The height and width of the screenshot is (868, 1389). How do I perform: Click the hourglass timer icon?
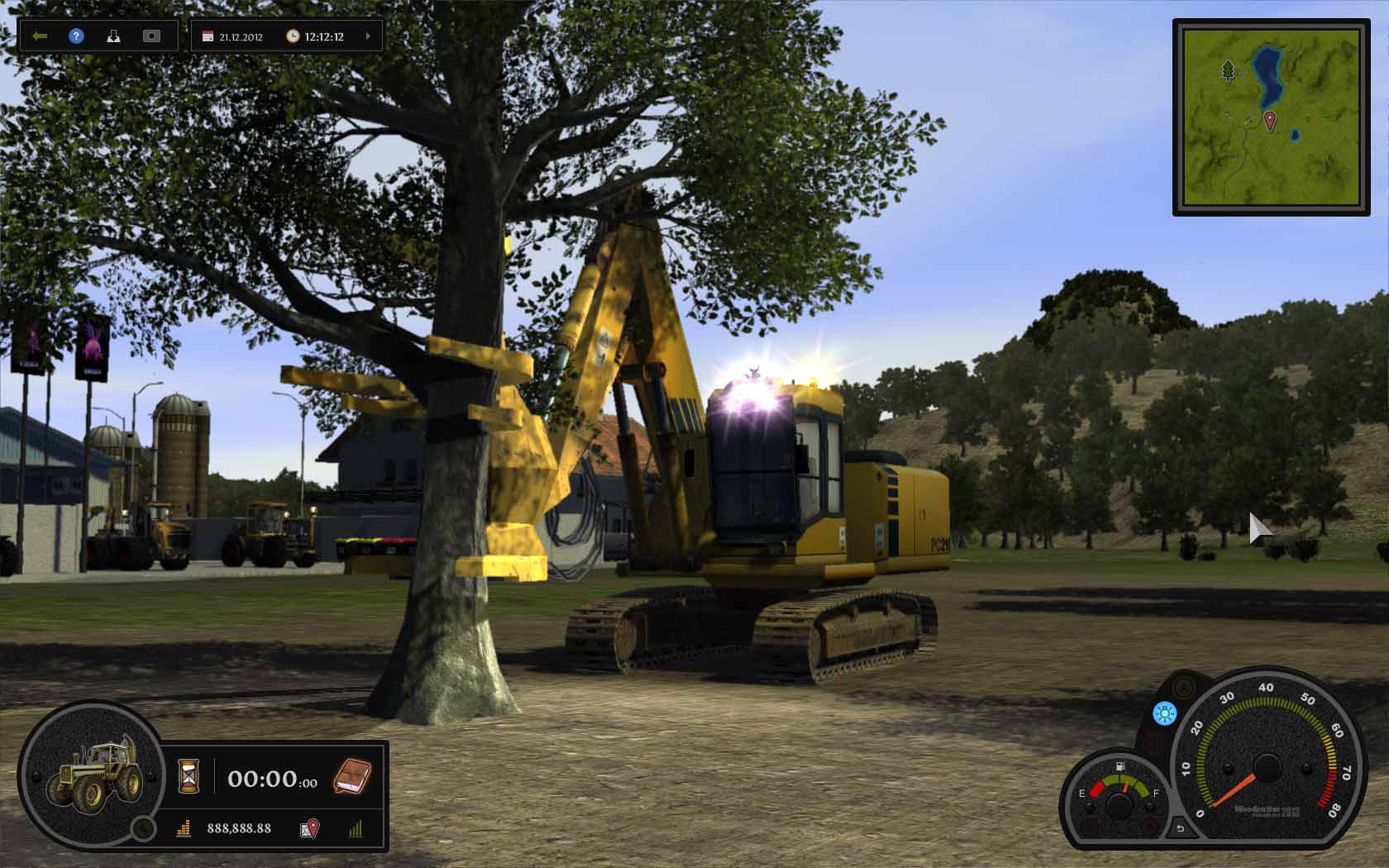point(189,777)
